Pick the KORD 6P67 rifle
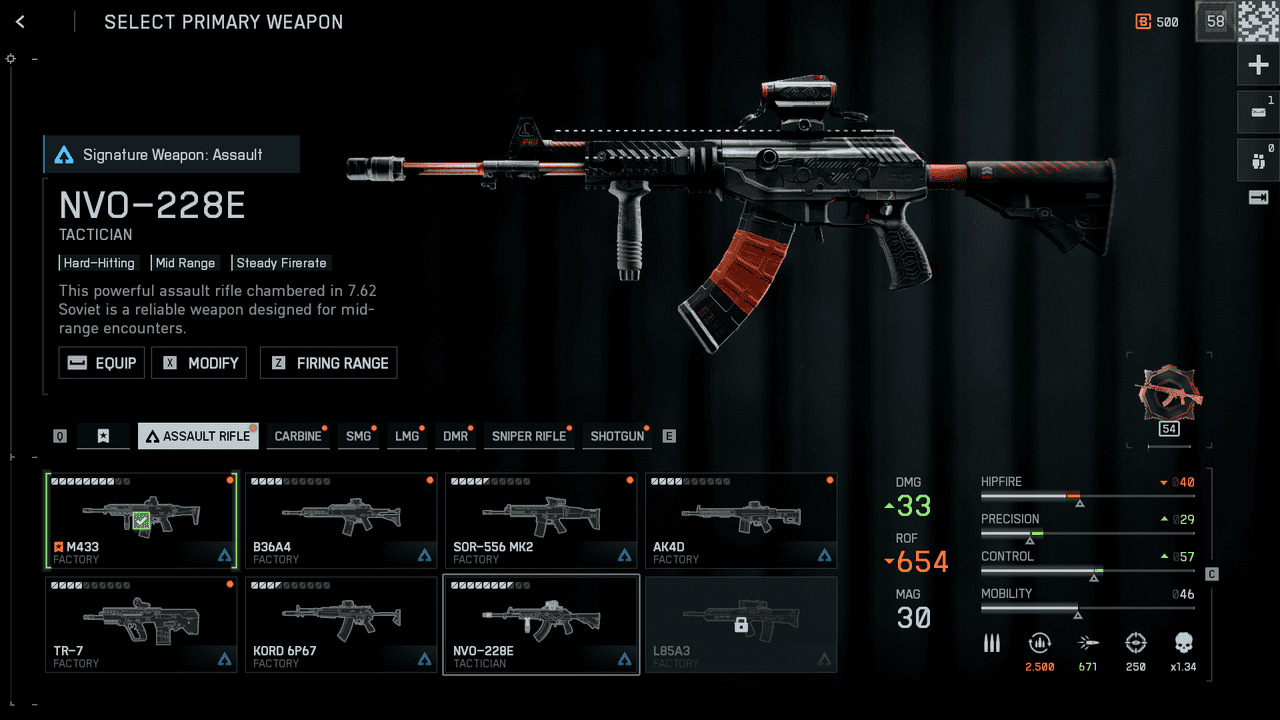Viewport: 1280px width, 720px height. tap(341, 624)
